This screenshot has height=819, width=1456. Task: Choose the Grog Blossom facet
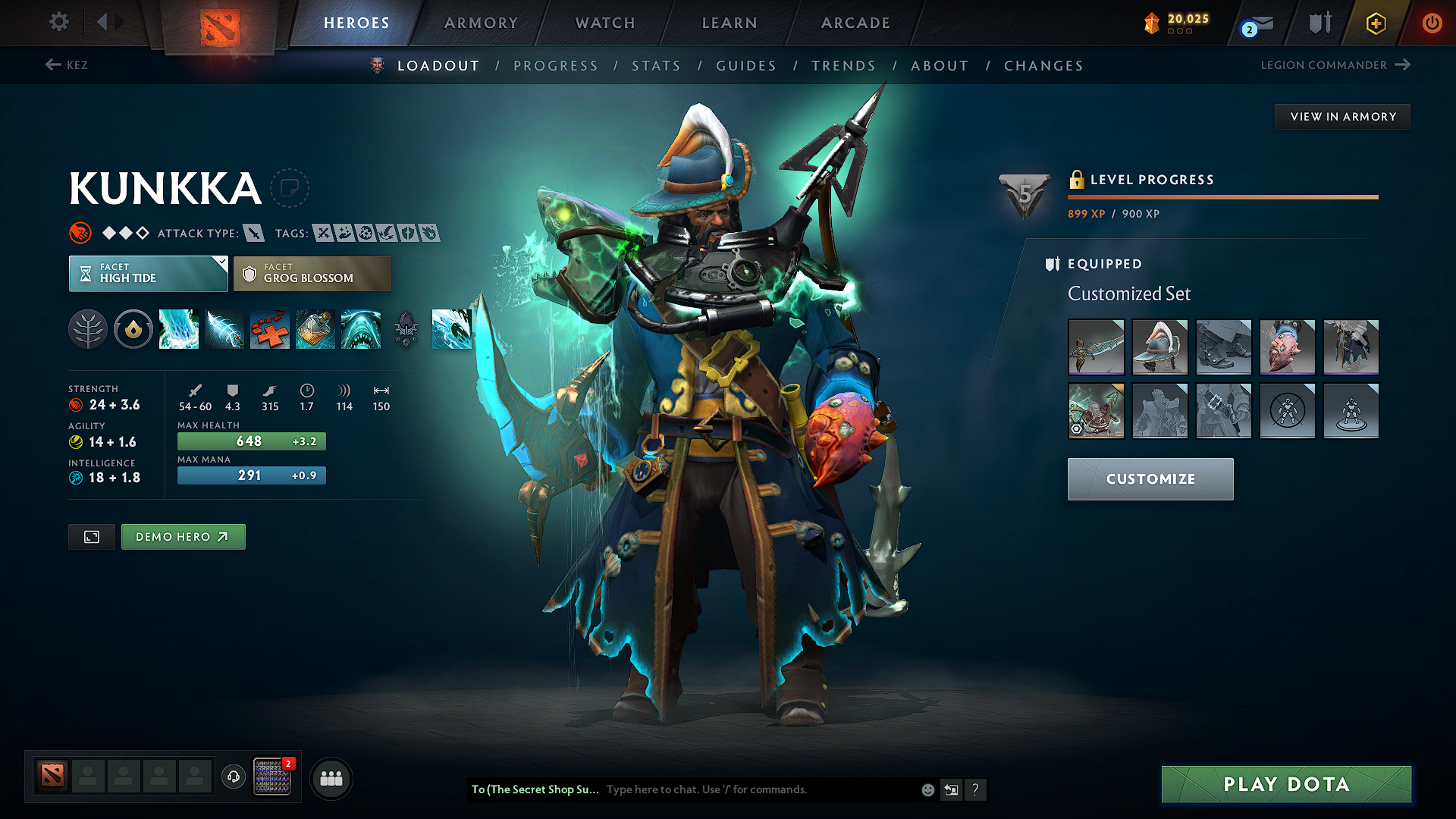pyautogui.click(x=312, y=274)
